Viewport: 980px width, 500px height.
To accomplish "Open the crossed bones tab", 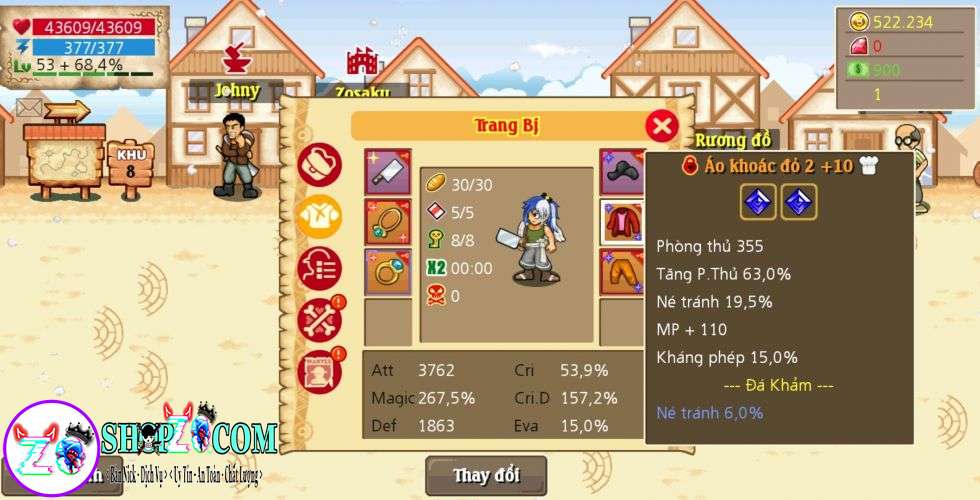I will point(320,320).
